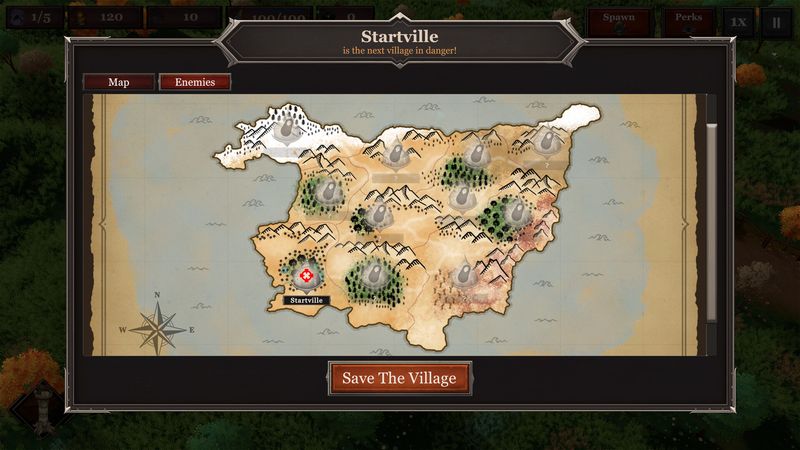Select the Startville village marker
The width and height of the screenshot is (800, 450).
click(x=306, y=275)
